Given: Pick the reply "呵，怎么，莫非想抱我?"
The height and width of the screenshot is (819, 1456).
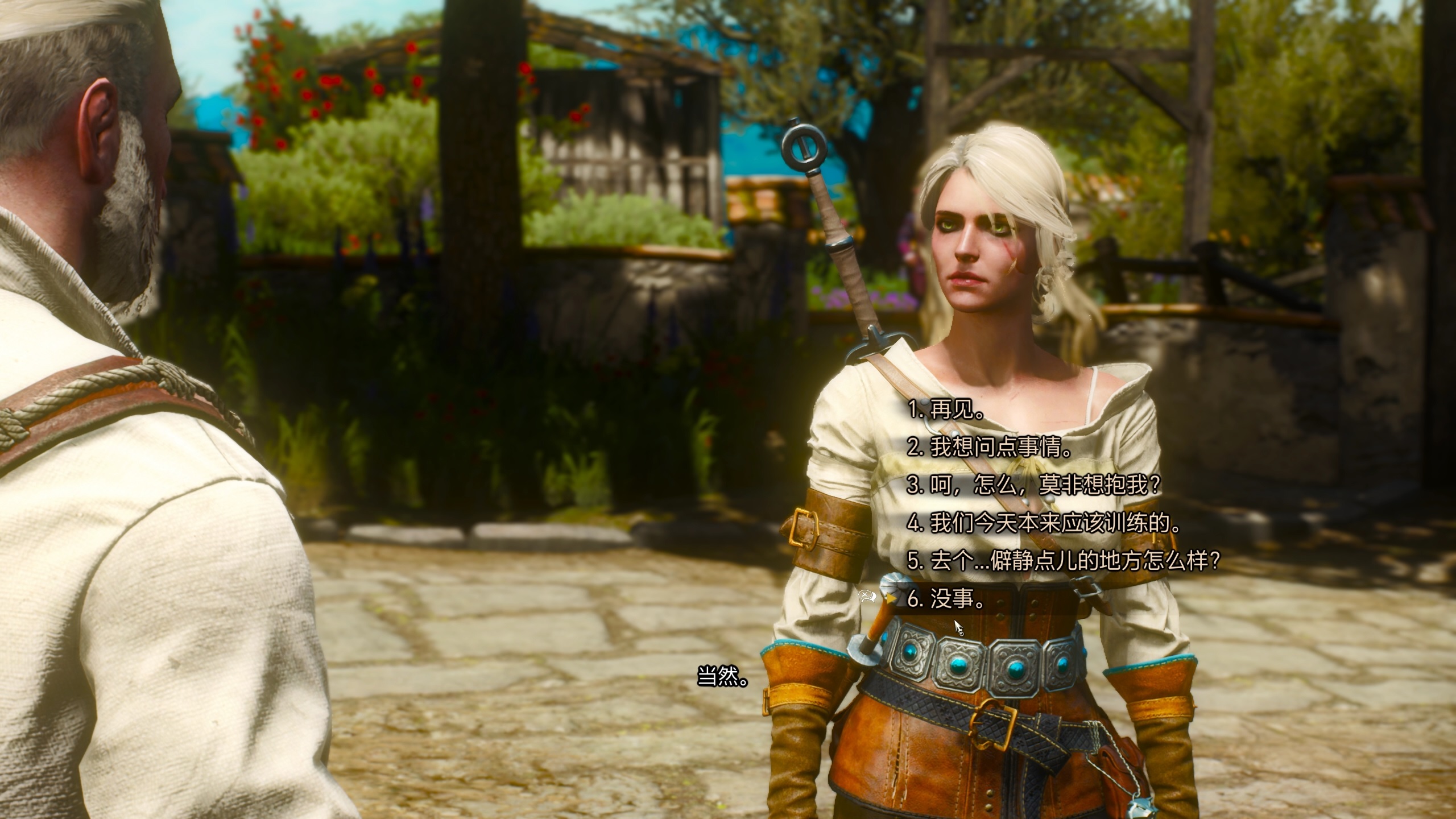Looking at the screenshot, I should click(1033, 485).
